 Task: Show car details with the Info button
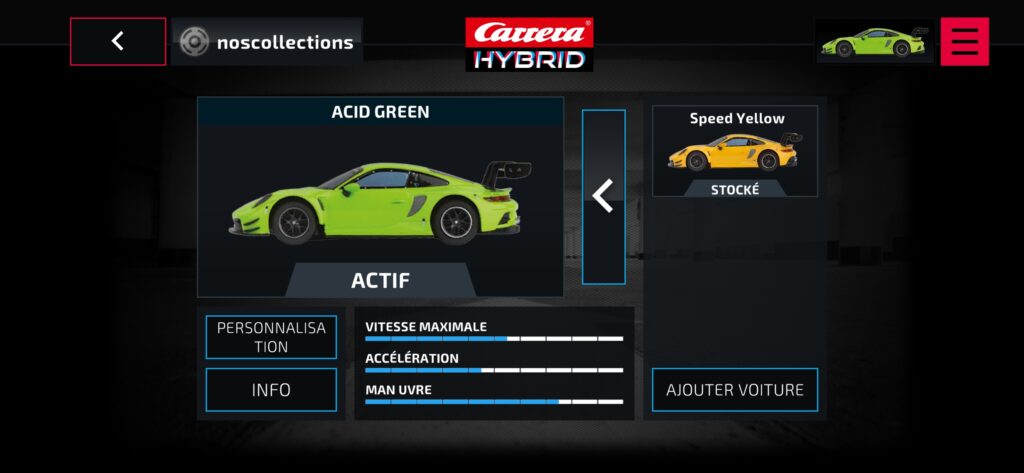[x=271, y=390]
